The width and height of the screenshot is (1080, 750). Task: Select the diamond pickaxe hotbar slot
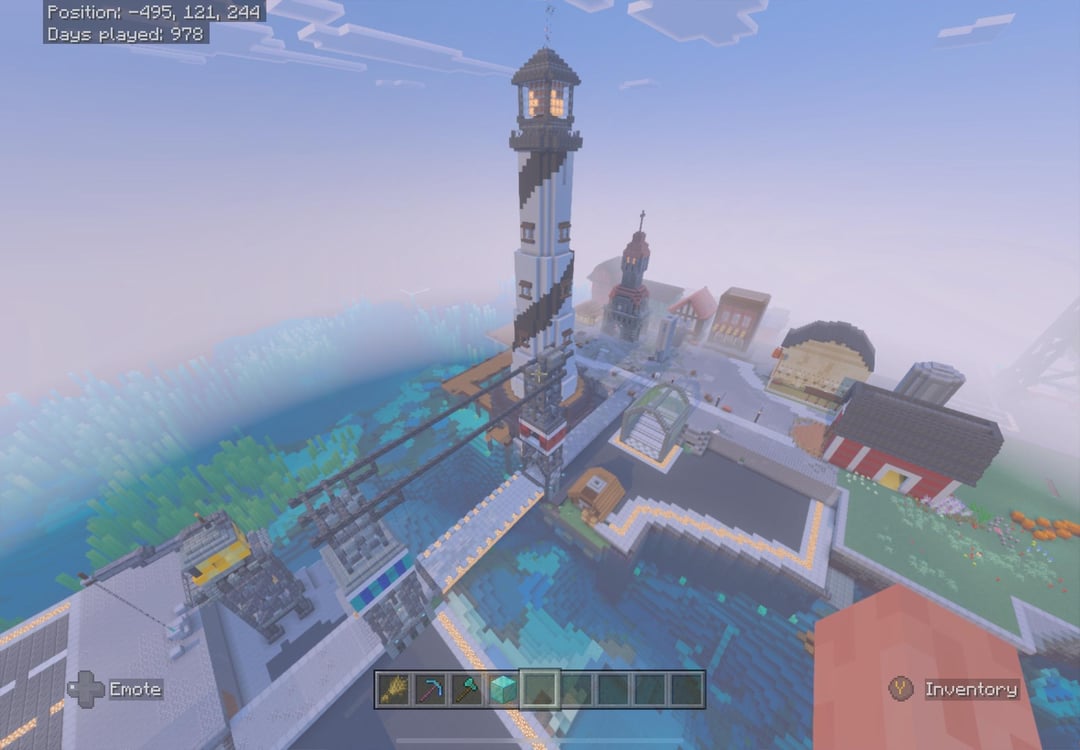point(430,689)
